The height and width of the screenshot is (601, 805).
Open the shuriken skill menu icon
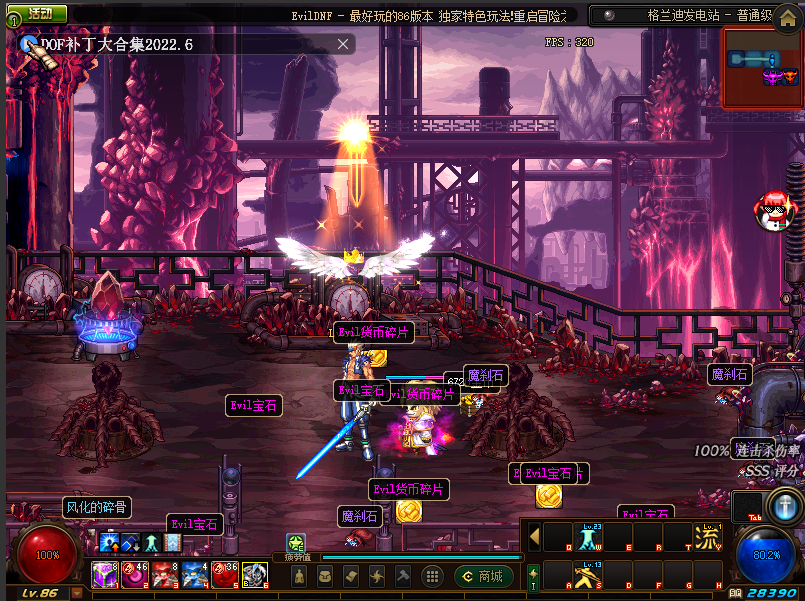point(377,576)
